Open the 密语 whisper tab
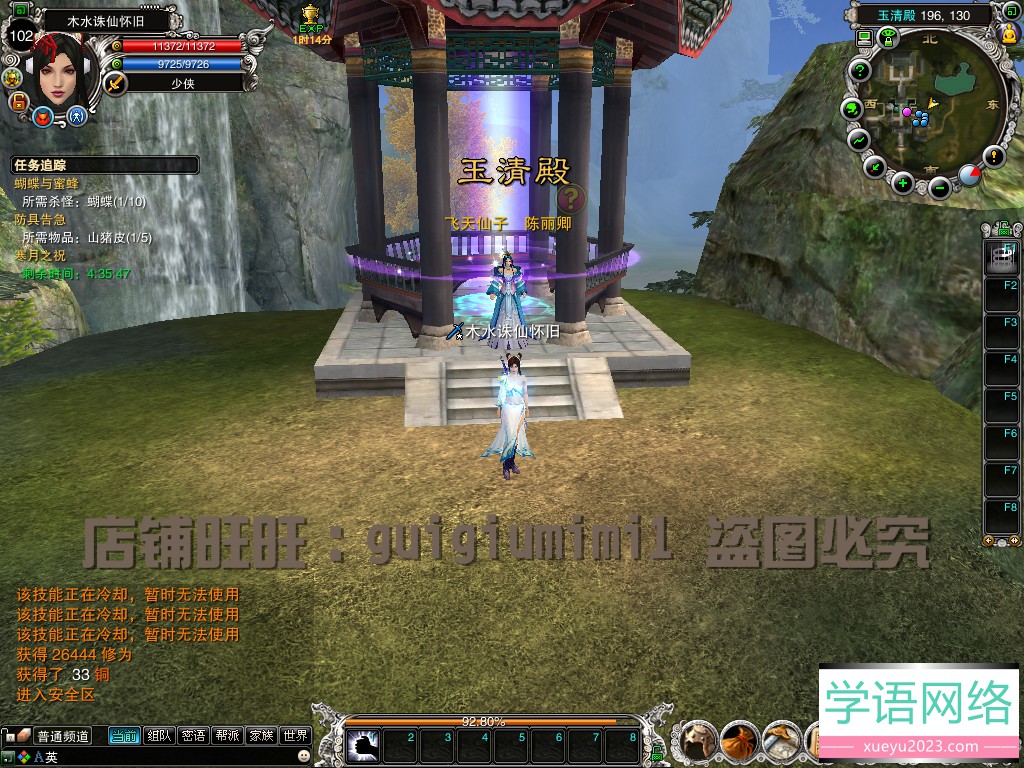Viewport: 1024px width, 768px height. pyautogui.click(x=193, y=736)
